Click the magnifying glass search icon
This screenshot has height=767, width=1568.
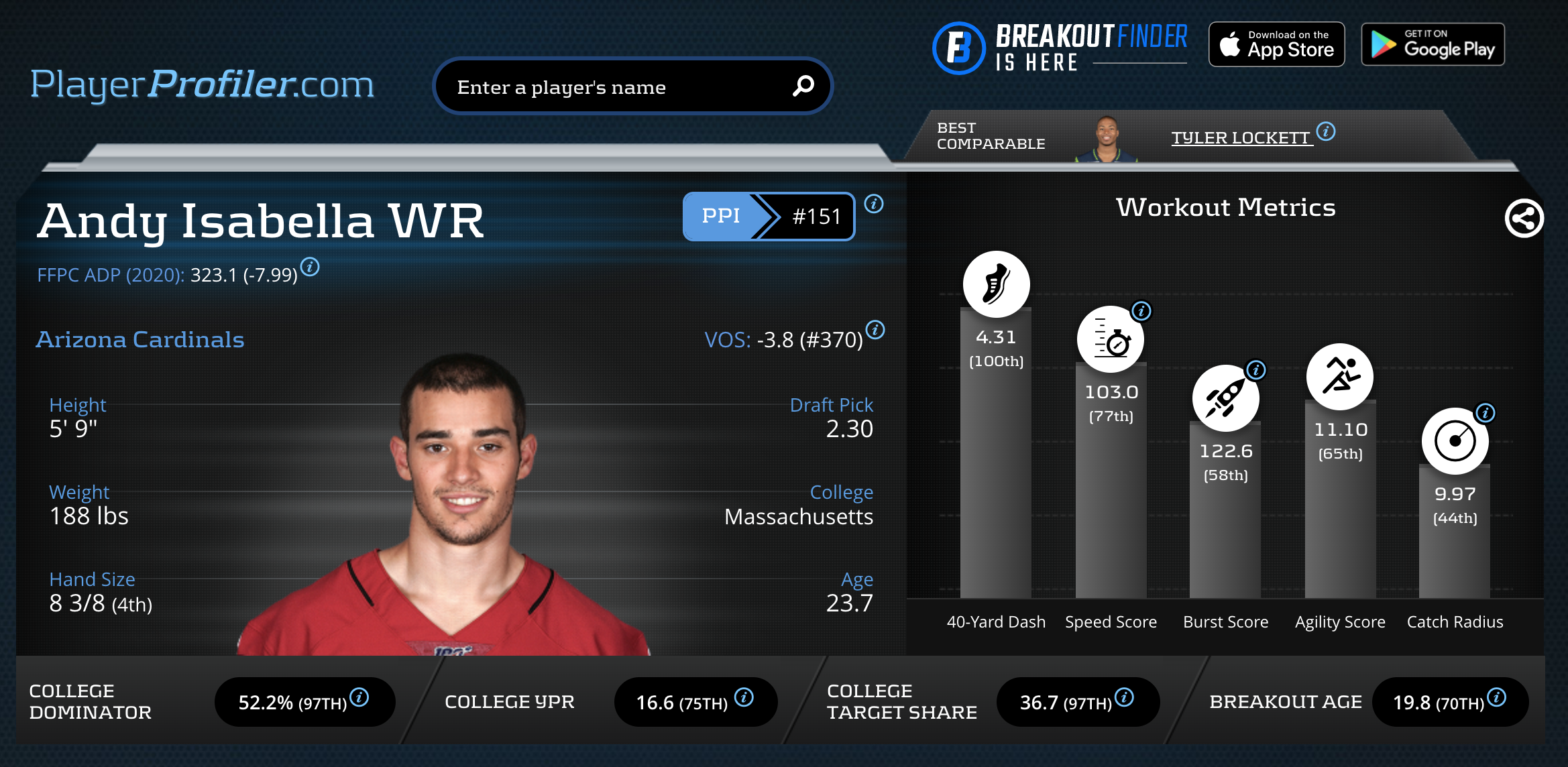(x=803, y=86)
